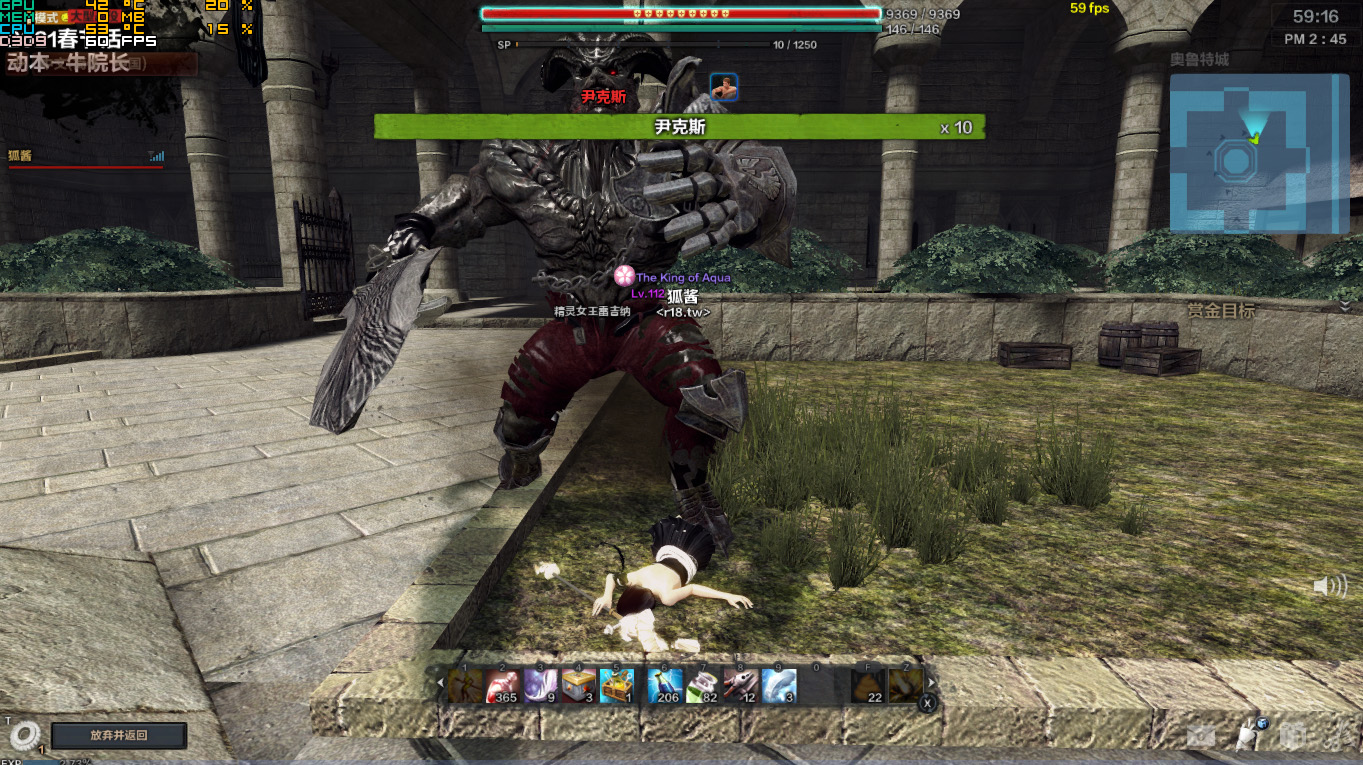Use the gold-lidded box in slot 4
Viewport: 1363px width, 765px height.
coord(578,686)
